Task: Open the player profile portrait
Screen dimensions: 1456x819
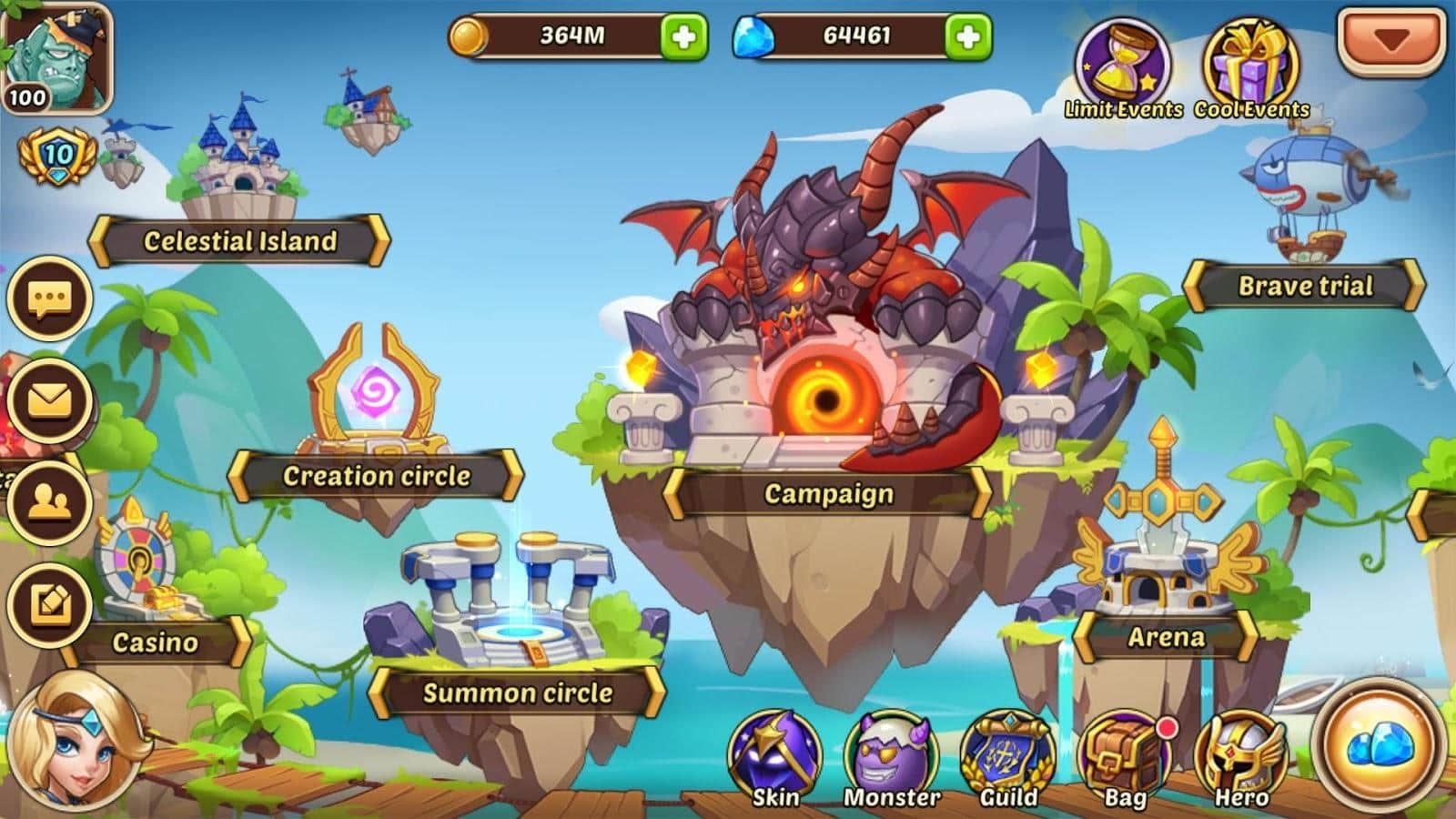Action: click(x=56, y=56)
